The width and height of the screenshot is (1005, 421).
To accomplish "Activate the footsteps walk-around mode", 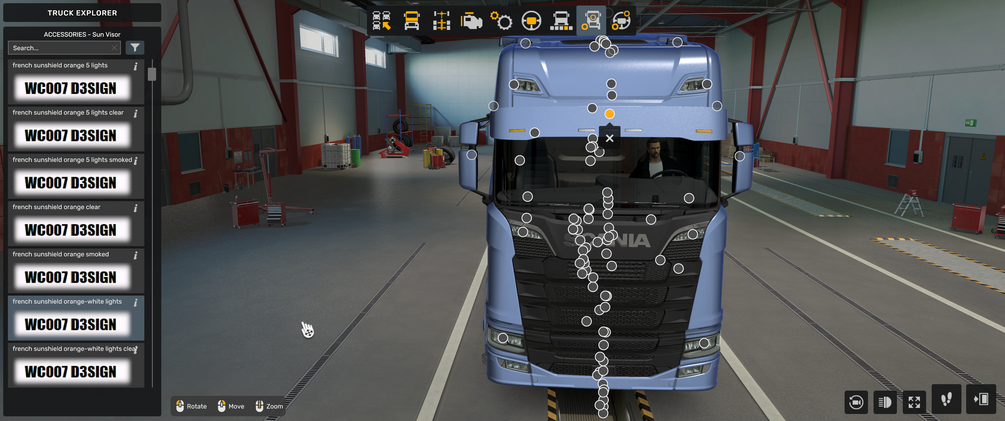I will 946,399.
